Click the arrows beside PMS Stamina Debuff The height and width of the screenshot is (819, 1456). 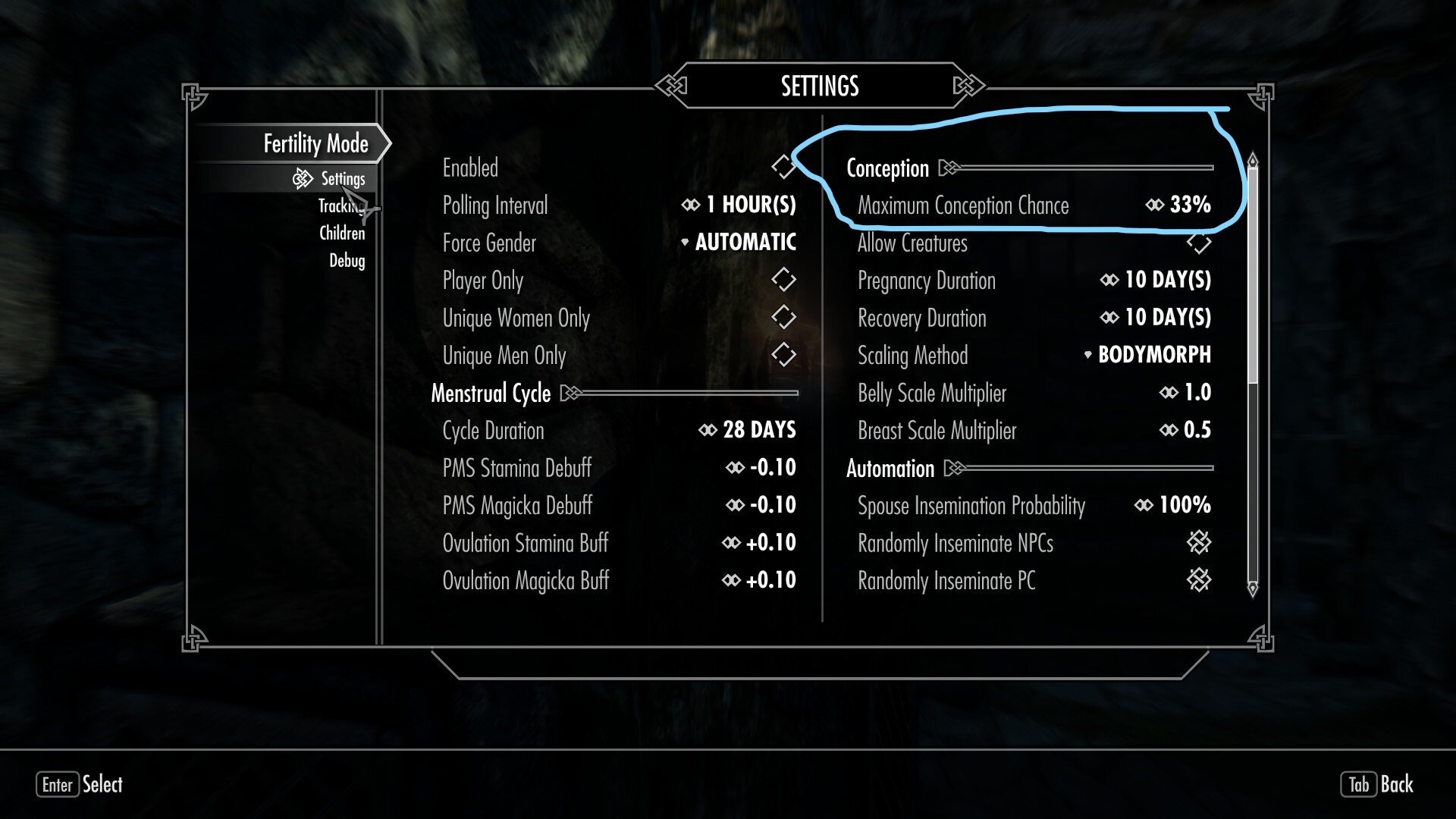click(733, 468)
